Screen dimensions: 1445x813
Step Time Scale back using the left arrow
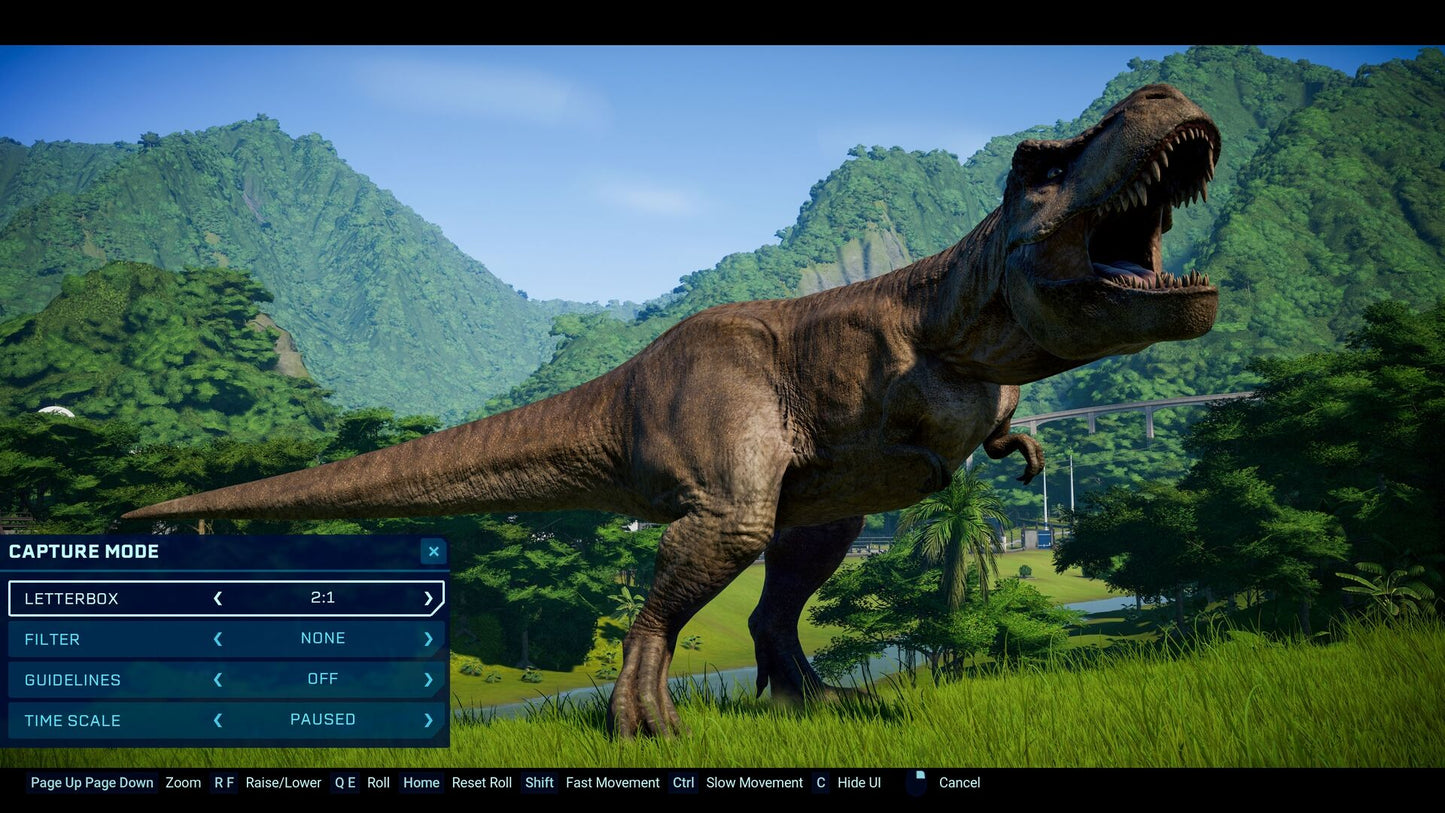coord(218,721)
